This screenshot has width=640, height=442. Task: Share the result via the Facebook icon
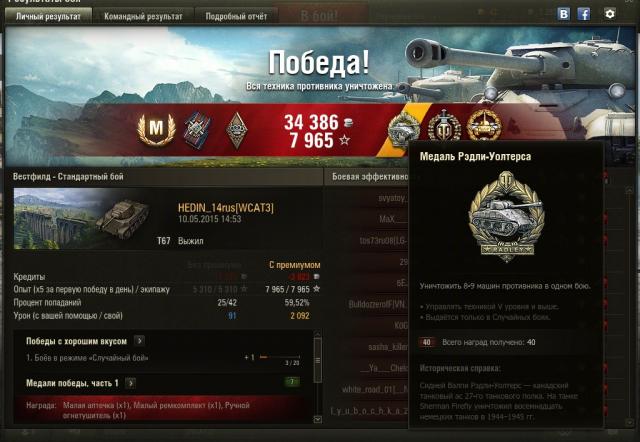583,14
